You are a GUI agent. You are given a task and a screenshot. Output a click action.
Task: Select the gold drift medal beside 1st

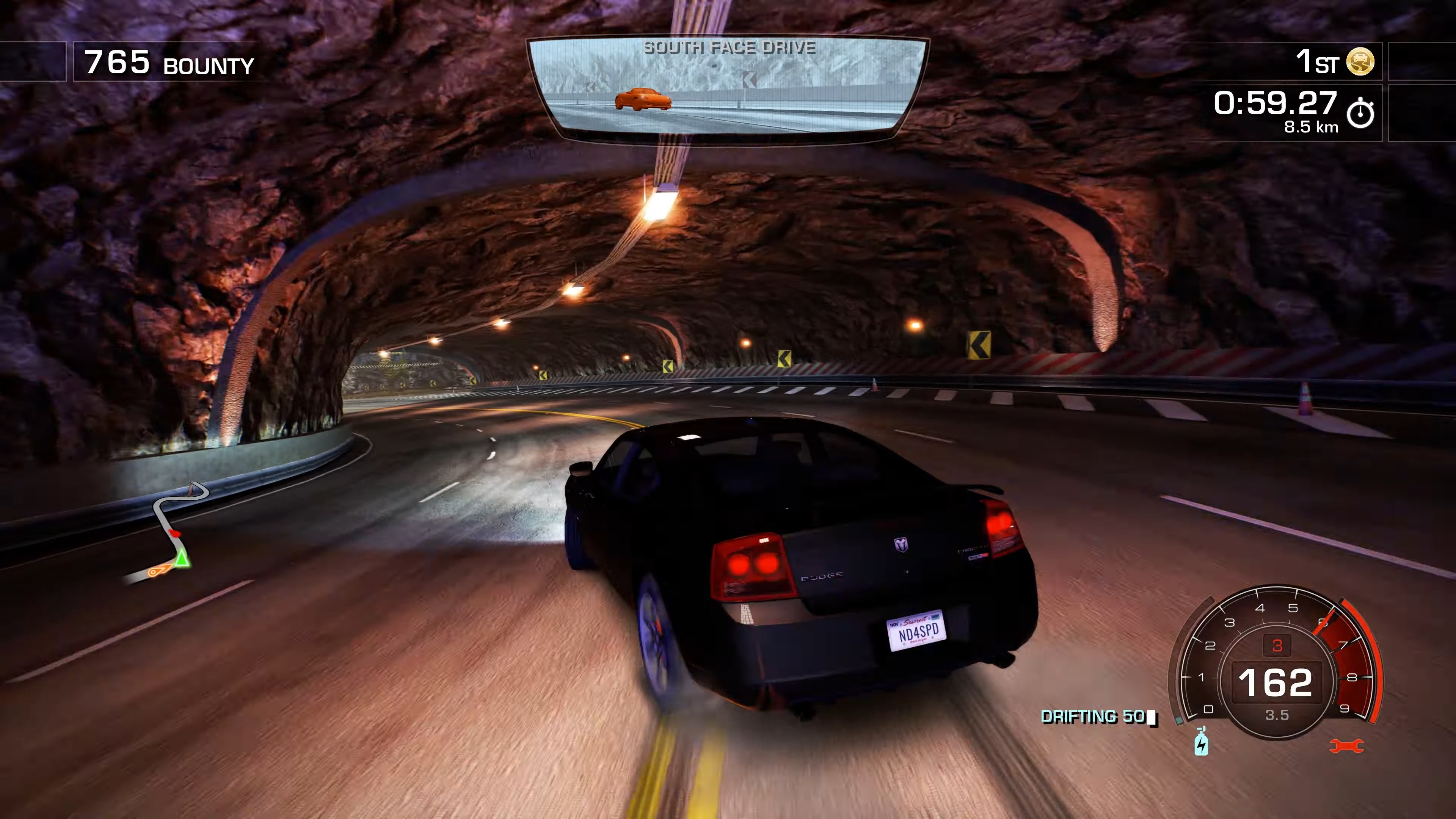click(1361, 61)
